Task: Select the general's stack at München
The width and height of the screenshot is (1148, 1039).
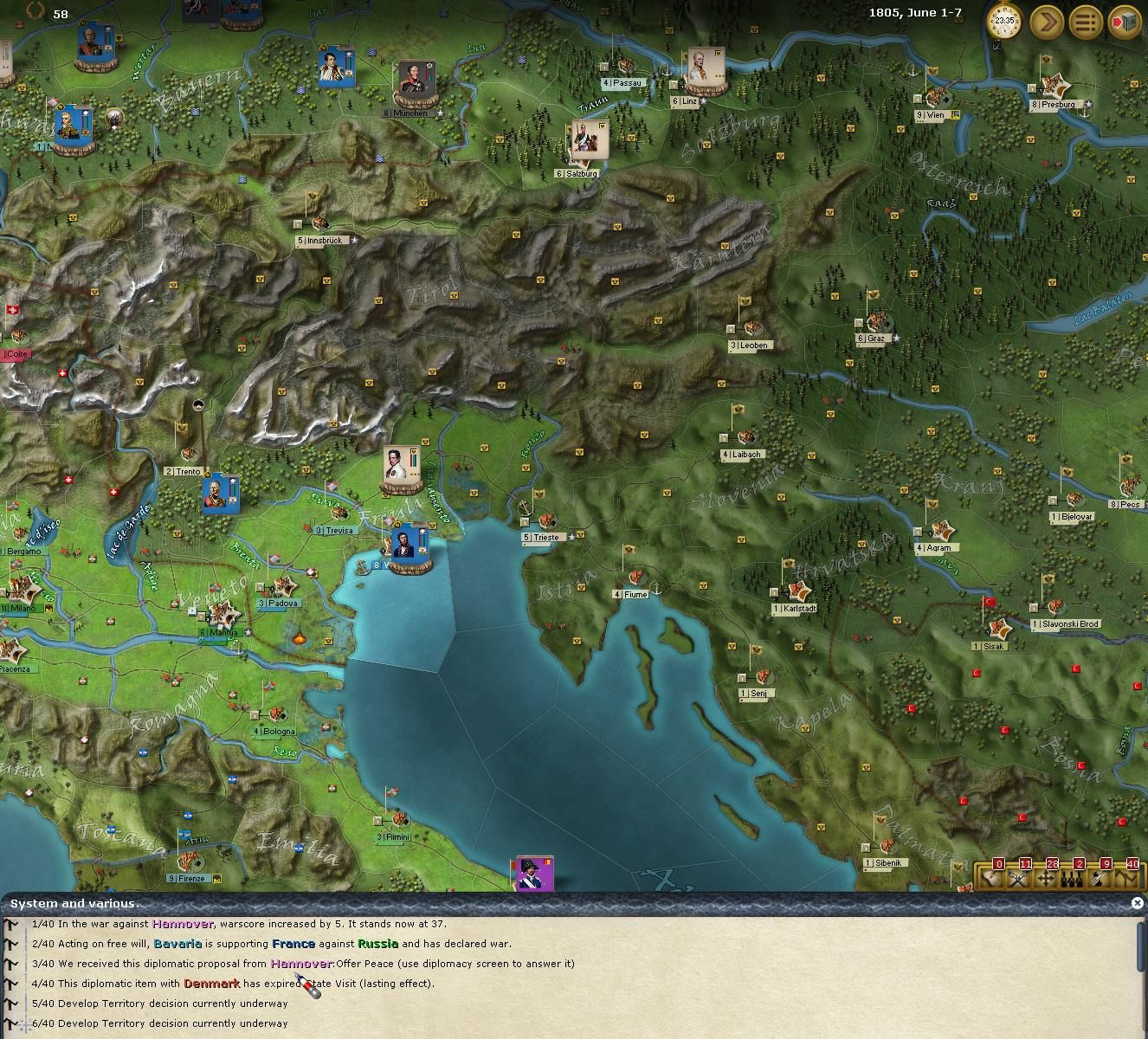Action: (x=416, y=82)
